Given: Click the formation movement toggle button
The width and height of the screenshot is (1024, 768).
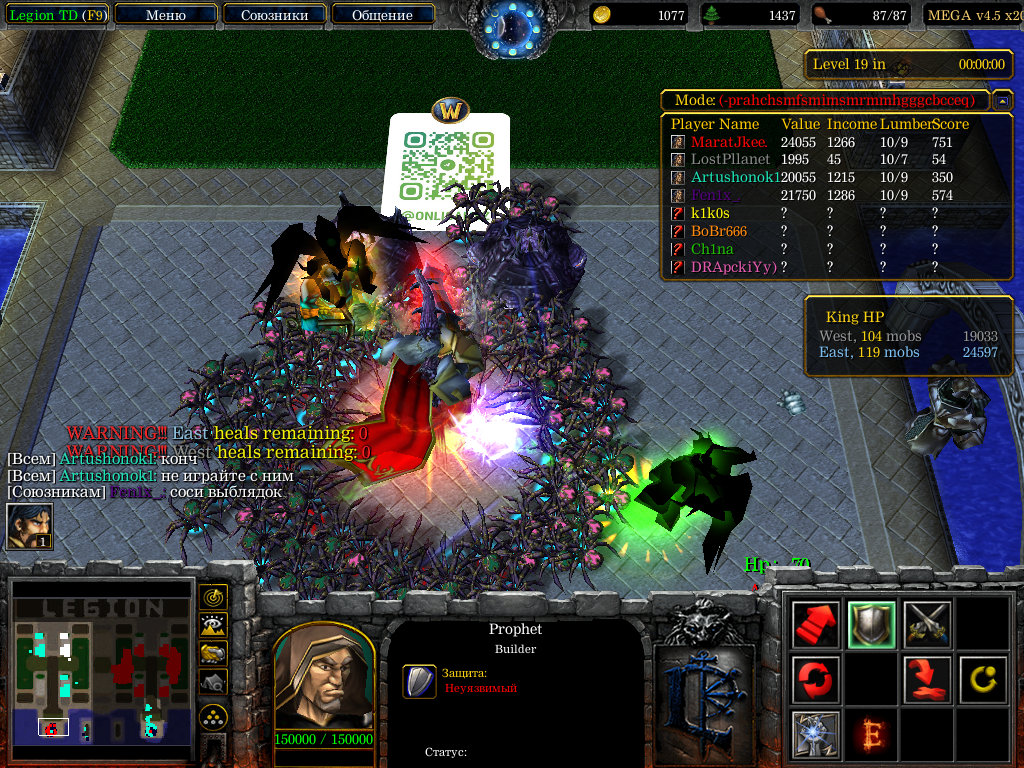Looking at the screenshot, I should pyautogui.click(x=213, y=716).
